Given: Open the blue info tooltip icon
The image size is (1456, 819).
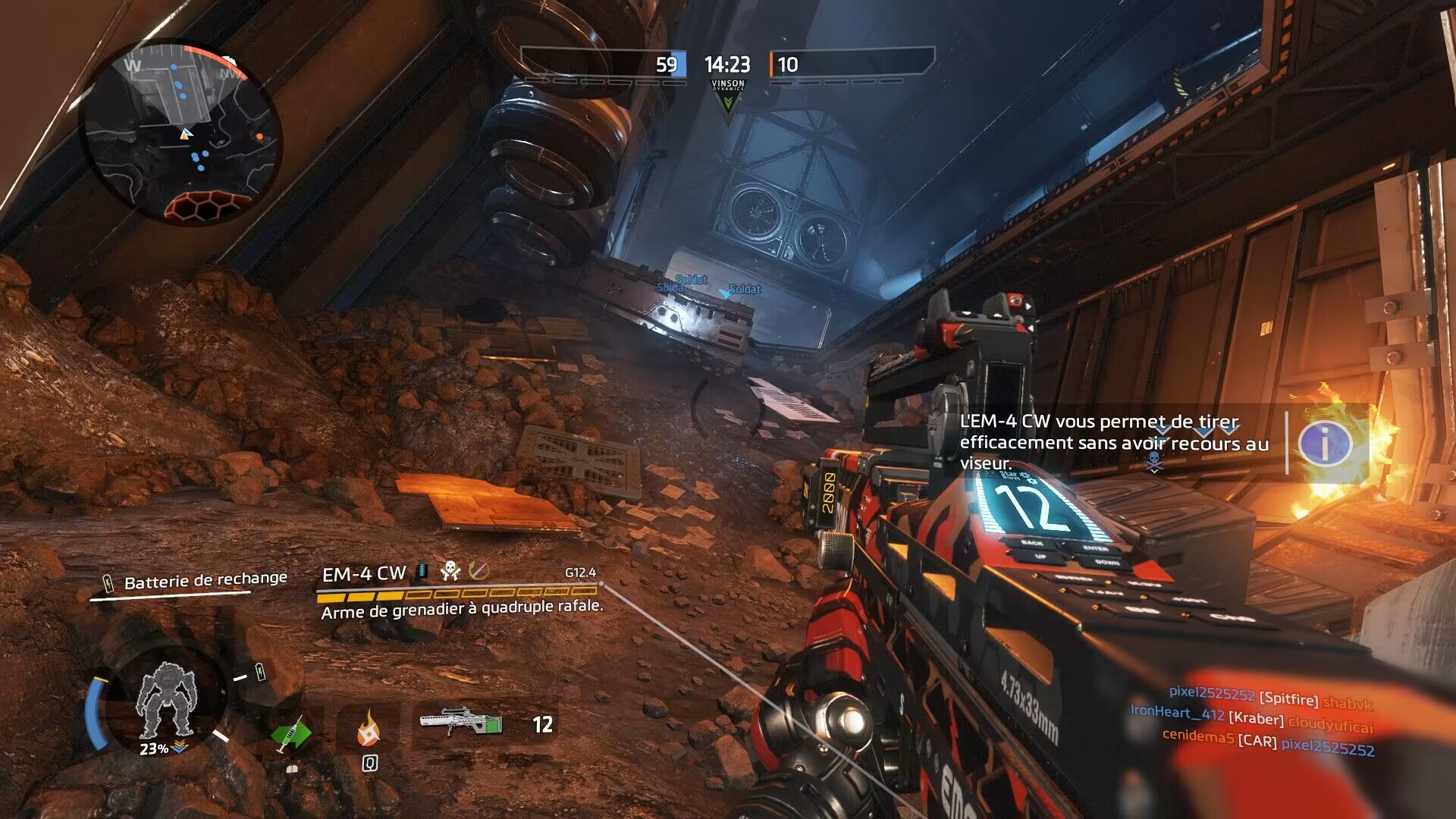Looking at the screenshot, I should (x=1323, y=443).
